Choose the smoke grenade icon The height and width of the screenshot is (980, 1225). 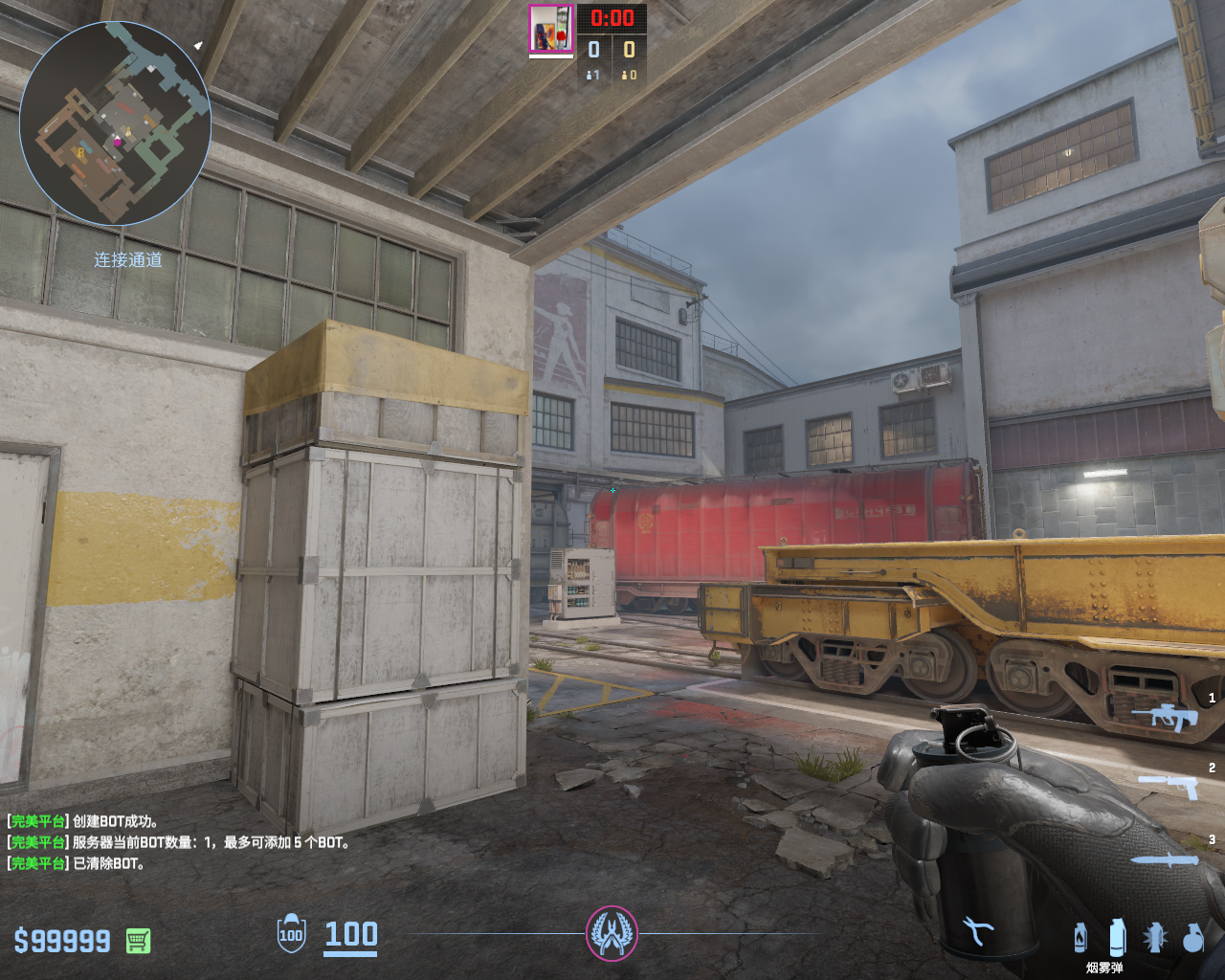click(x=1117, y=937)
